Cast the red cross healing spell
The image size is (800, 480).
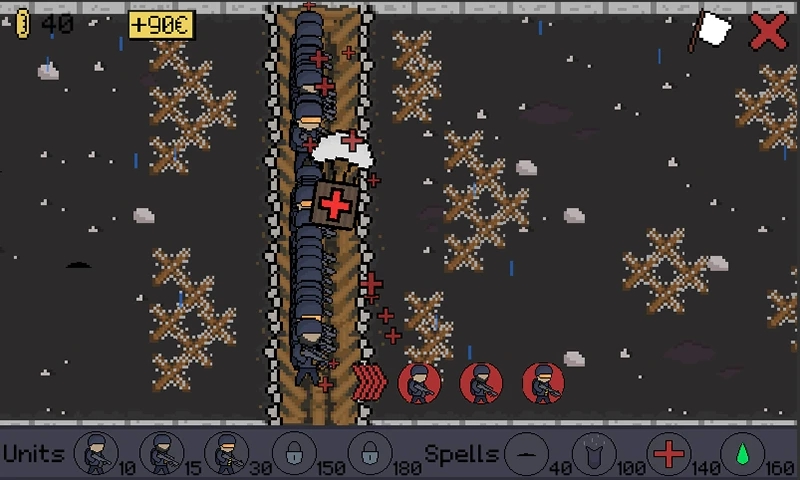[x=669, y=453]
